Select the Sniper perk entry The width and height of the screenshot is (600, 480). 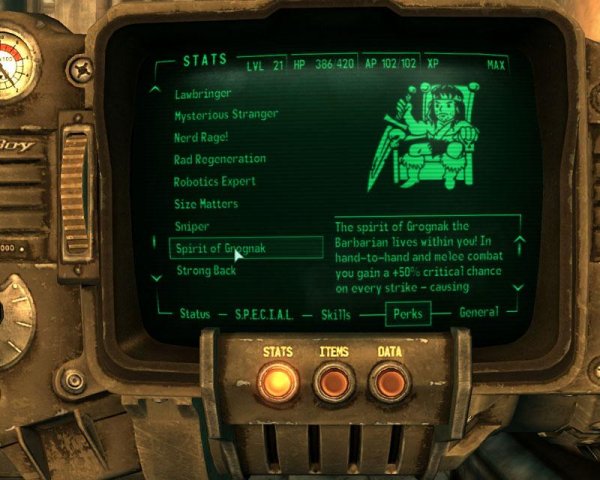point(192,226)
